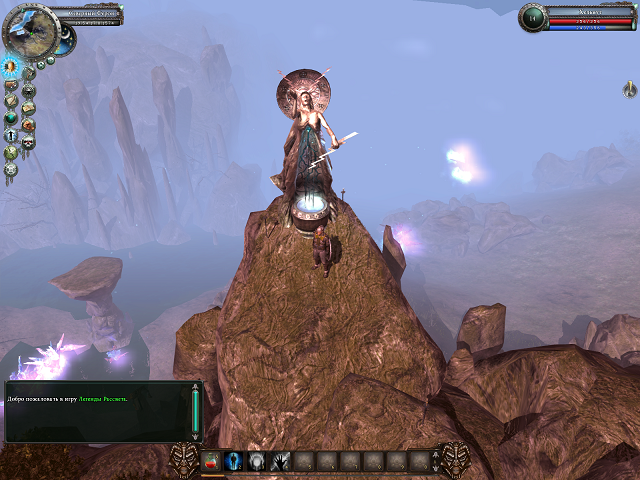Viewport: 640px width, 480px height.
Task: Activate the white hand skill
Action: pos(281,460)
